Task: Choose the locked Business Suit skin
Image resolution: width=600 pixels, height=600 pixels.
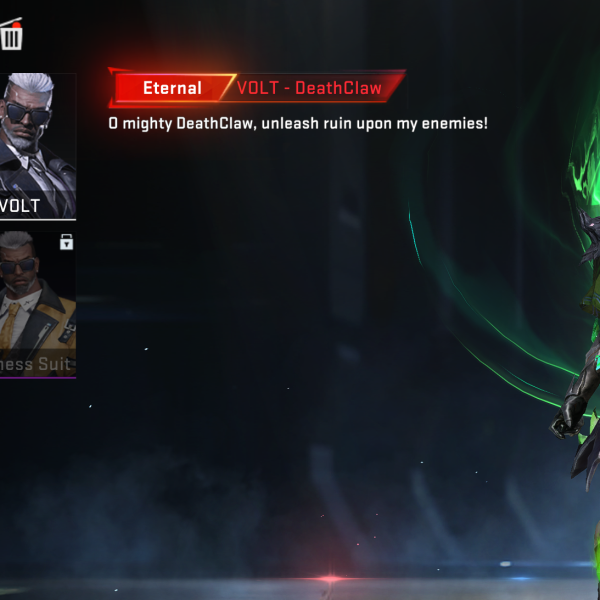Action: (x=37, y=303)
